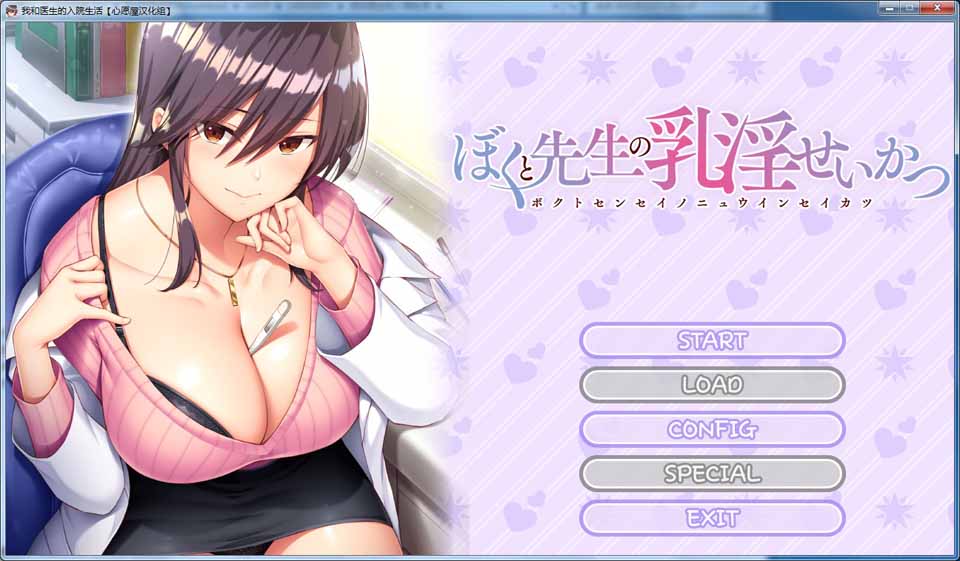Open the CONFIG settings
Viewport: 960px width, 561px height.
tap(712, 429)
